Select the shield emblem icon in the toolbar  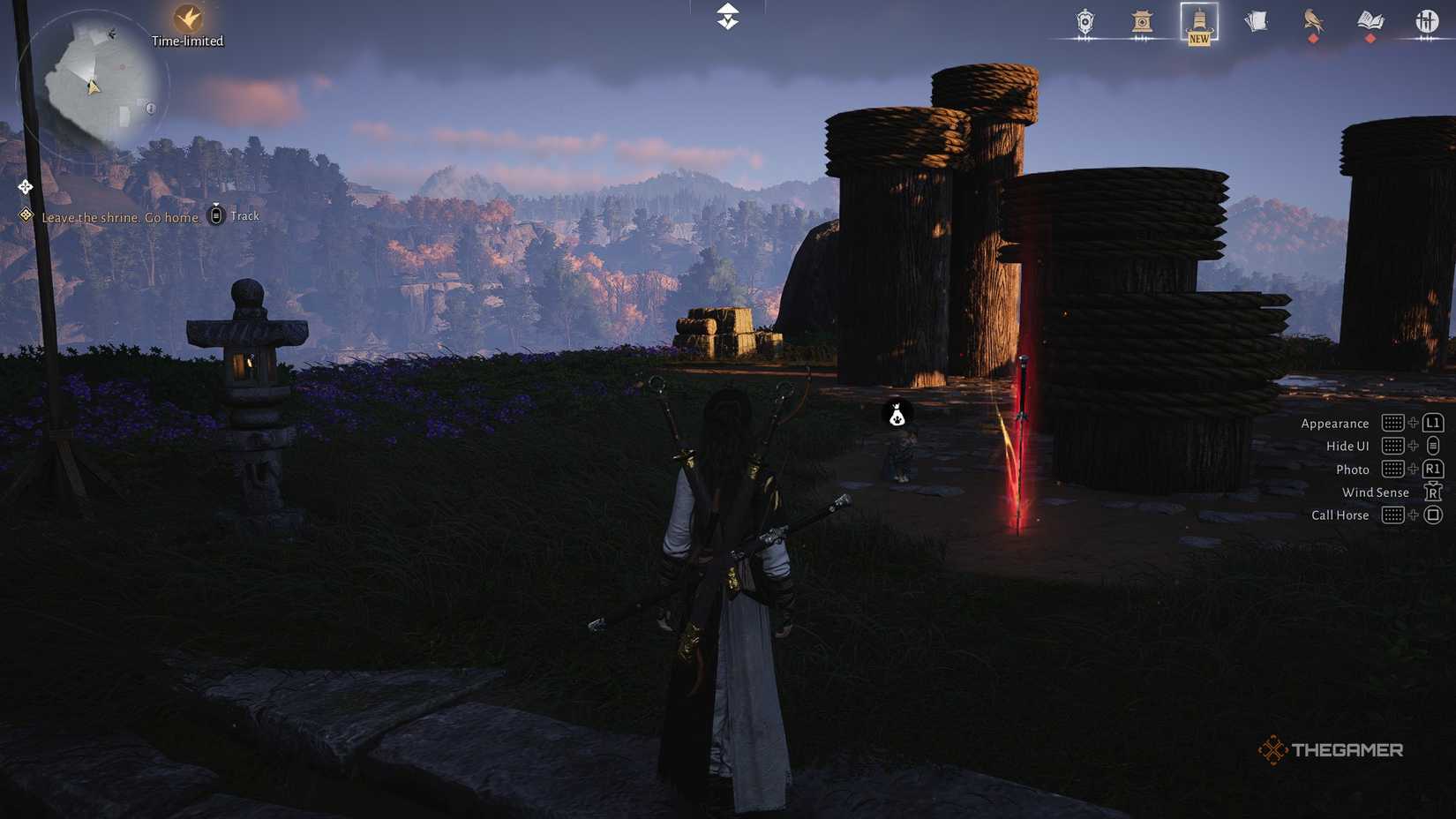click(x=1084, y=22)
